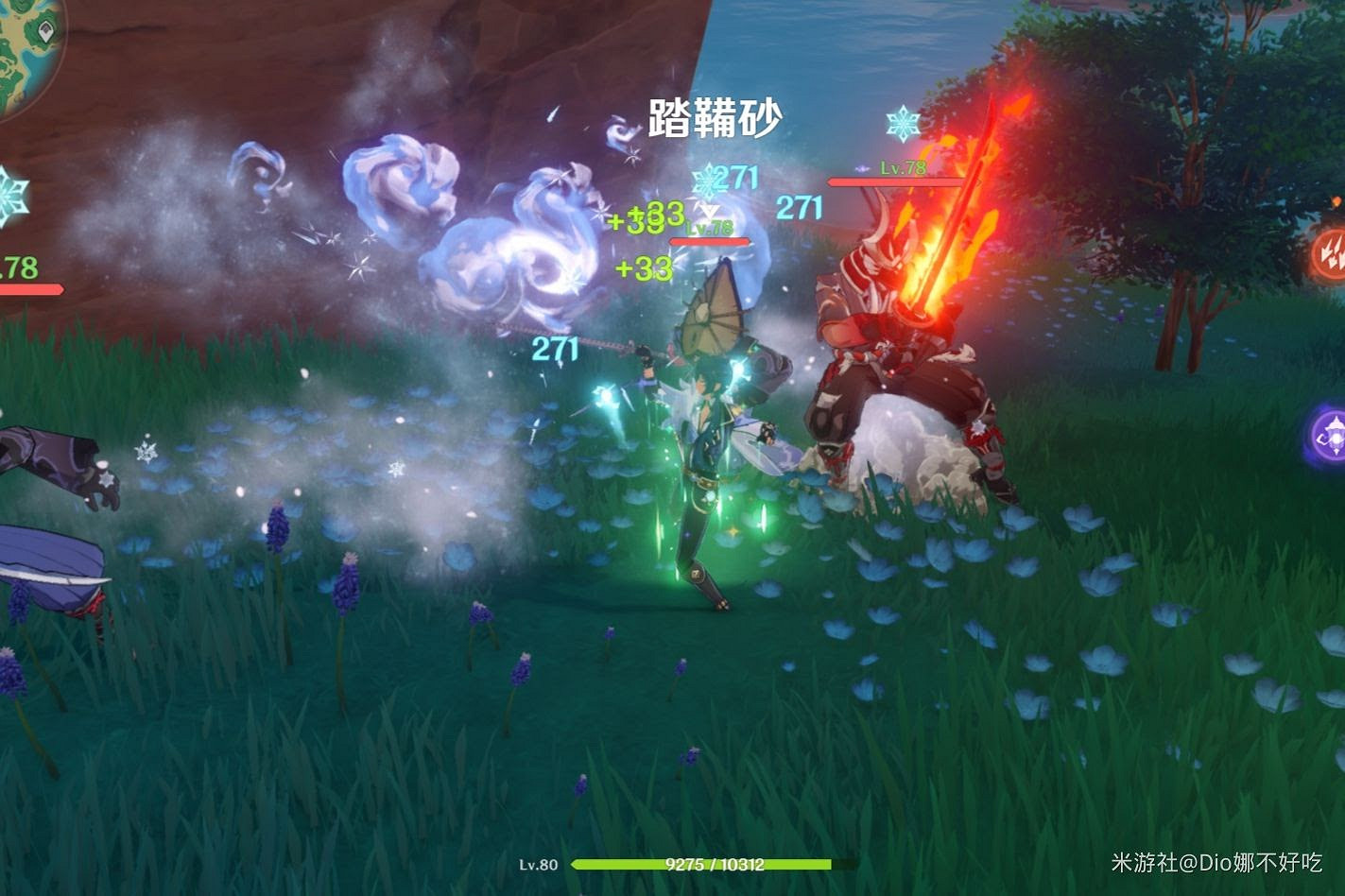Click the Cryo snowflake status icon on left
Image resolution: width=1345 pixels, height=896 pixels.
[9, 195]
